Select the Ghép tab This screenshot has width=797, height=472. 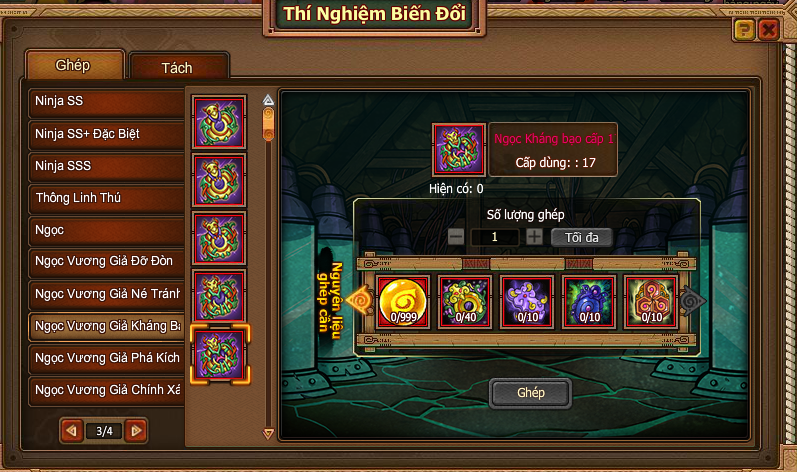point(74,65)
